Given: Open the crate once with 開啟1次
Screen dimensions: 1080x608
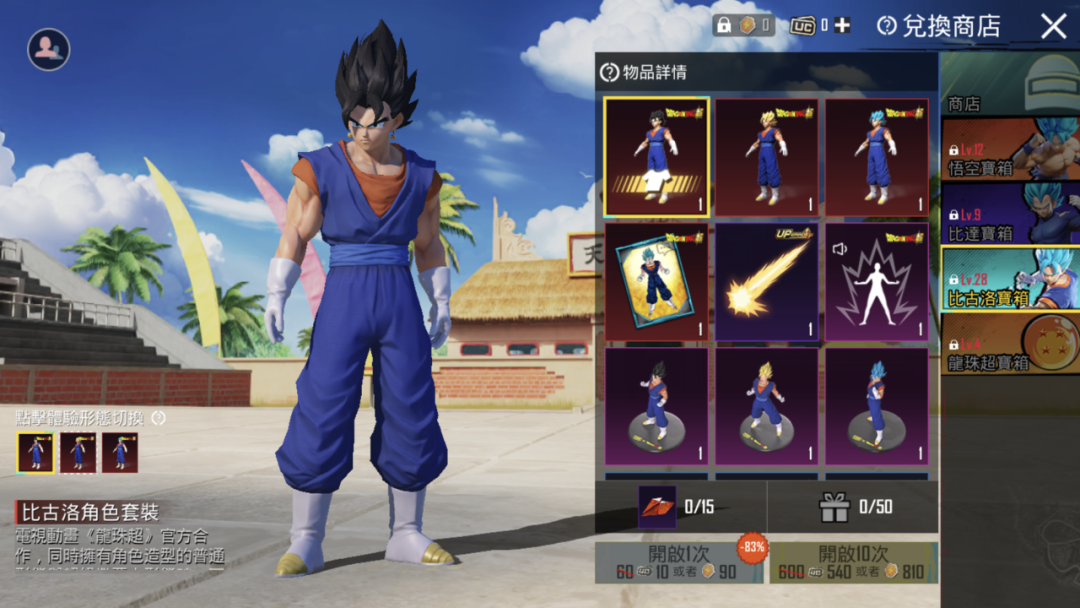Looking at the screenshot, I should coord(679,563).
